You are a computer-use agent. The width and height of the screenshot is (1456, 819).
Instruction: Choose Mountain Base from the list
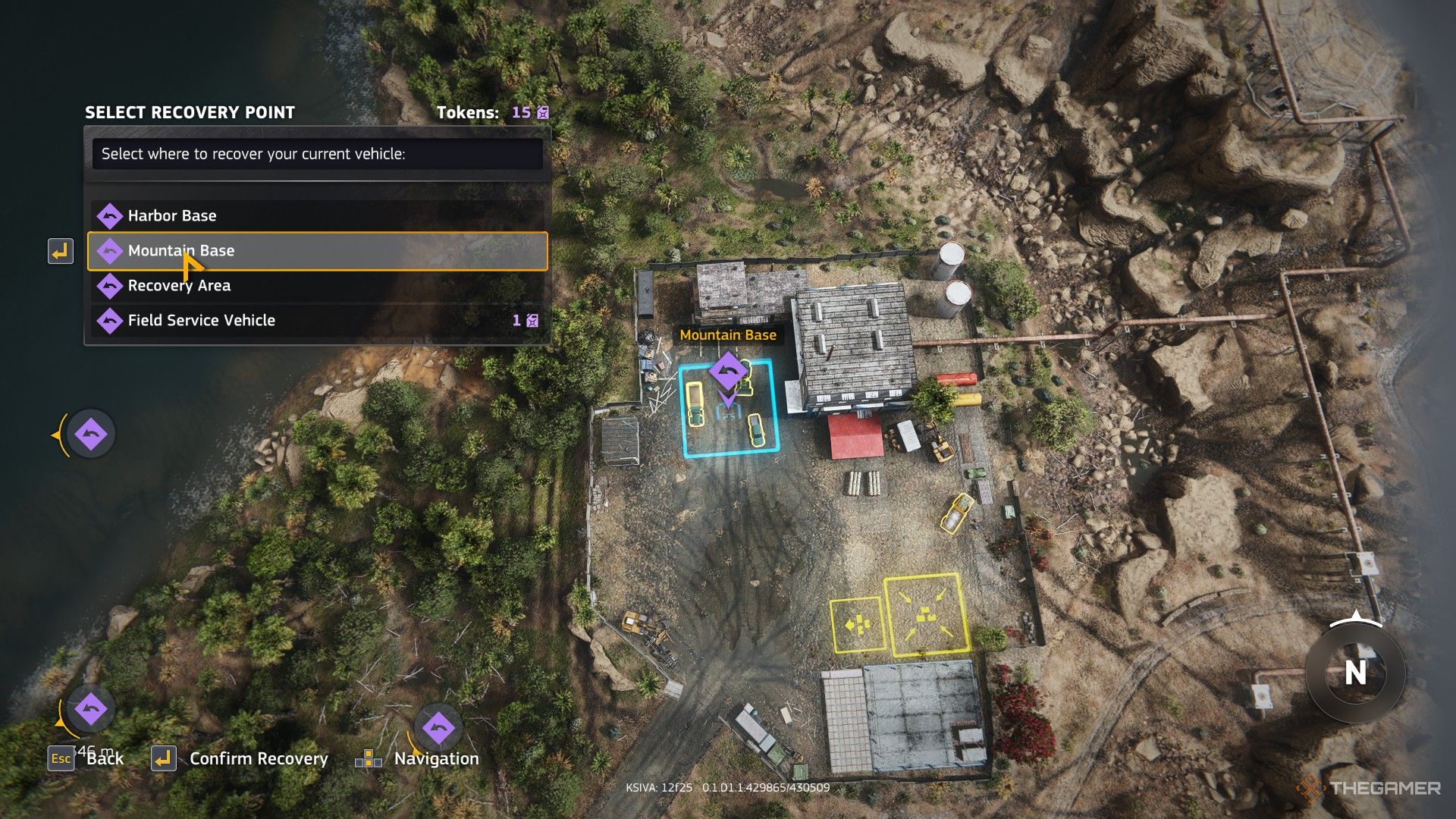317,251
